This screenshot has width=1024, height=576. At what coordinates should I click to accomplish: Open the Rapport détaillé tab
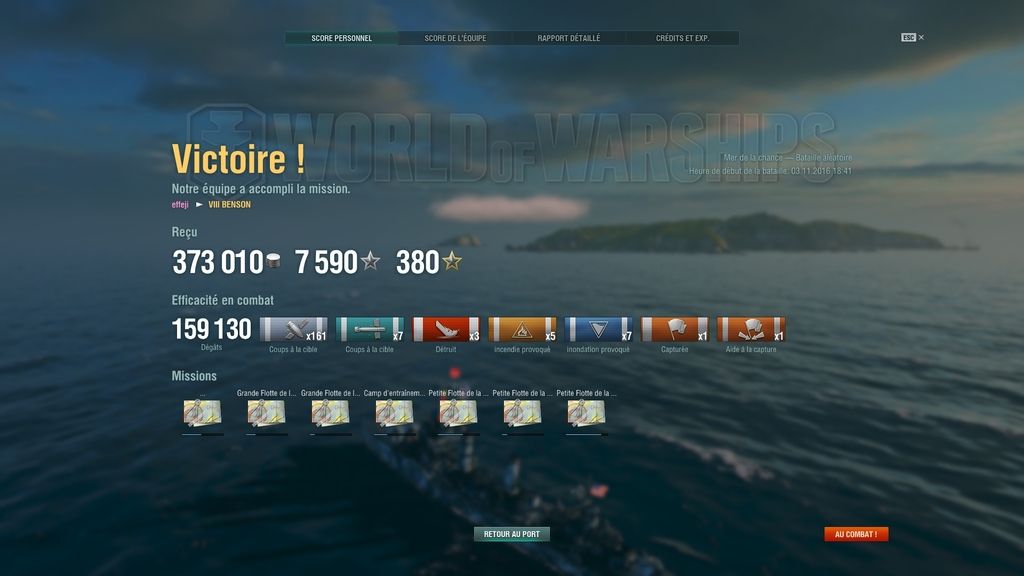(x=569, y=38)
